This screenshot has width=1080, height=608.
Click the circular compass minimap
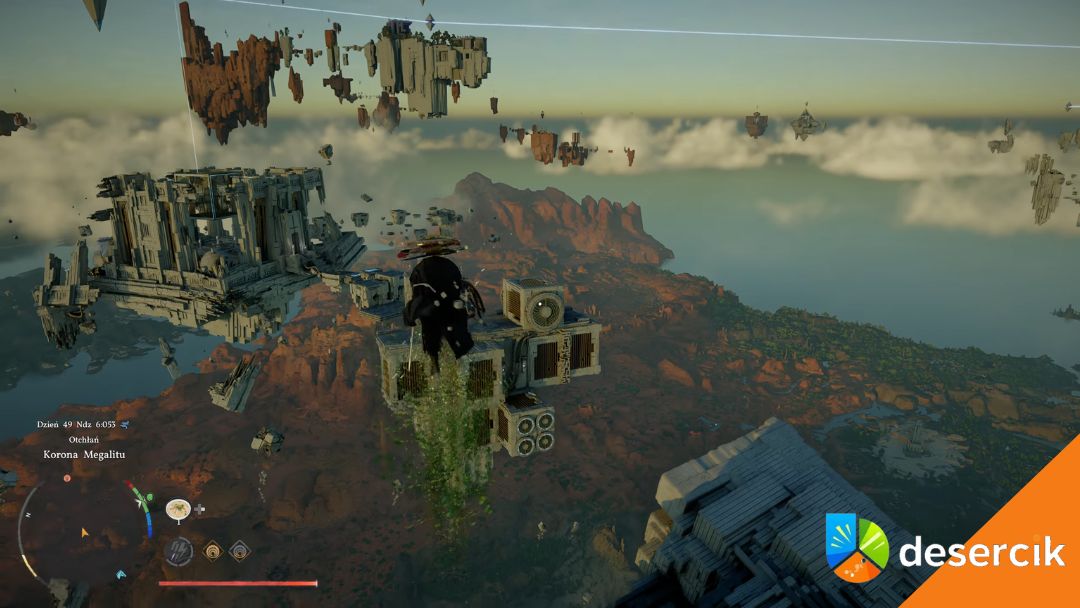(x=84, y=530)
